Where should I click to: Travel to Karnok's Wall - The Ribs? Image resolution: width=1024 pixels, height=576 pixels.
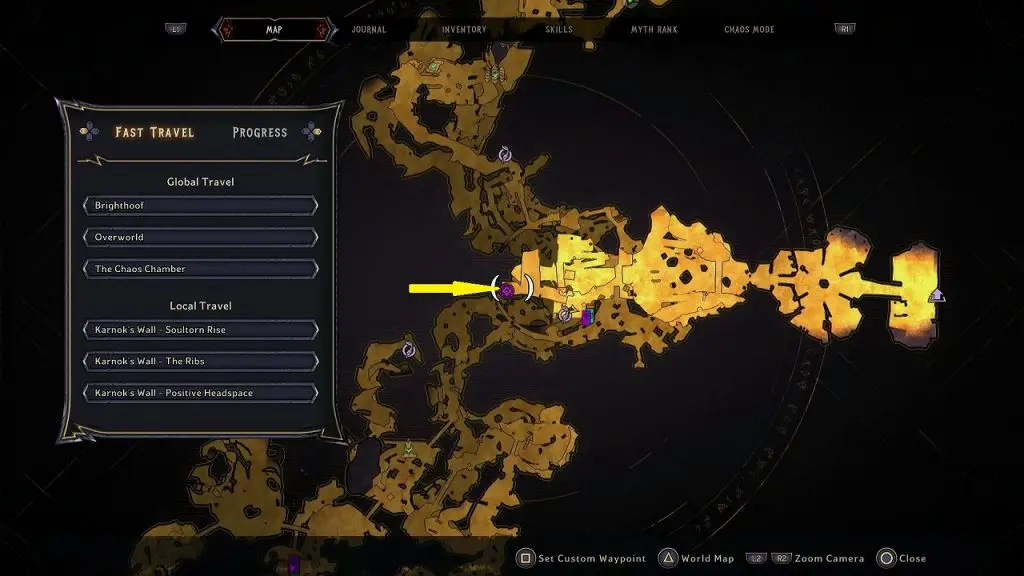(x=201, y=361)
